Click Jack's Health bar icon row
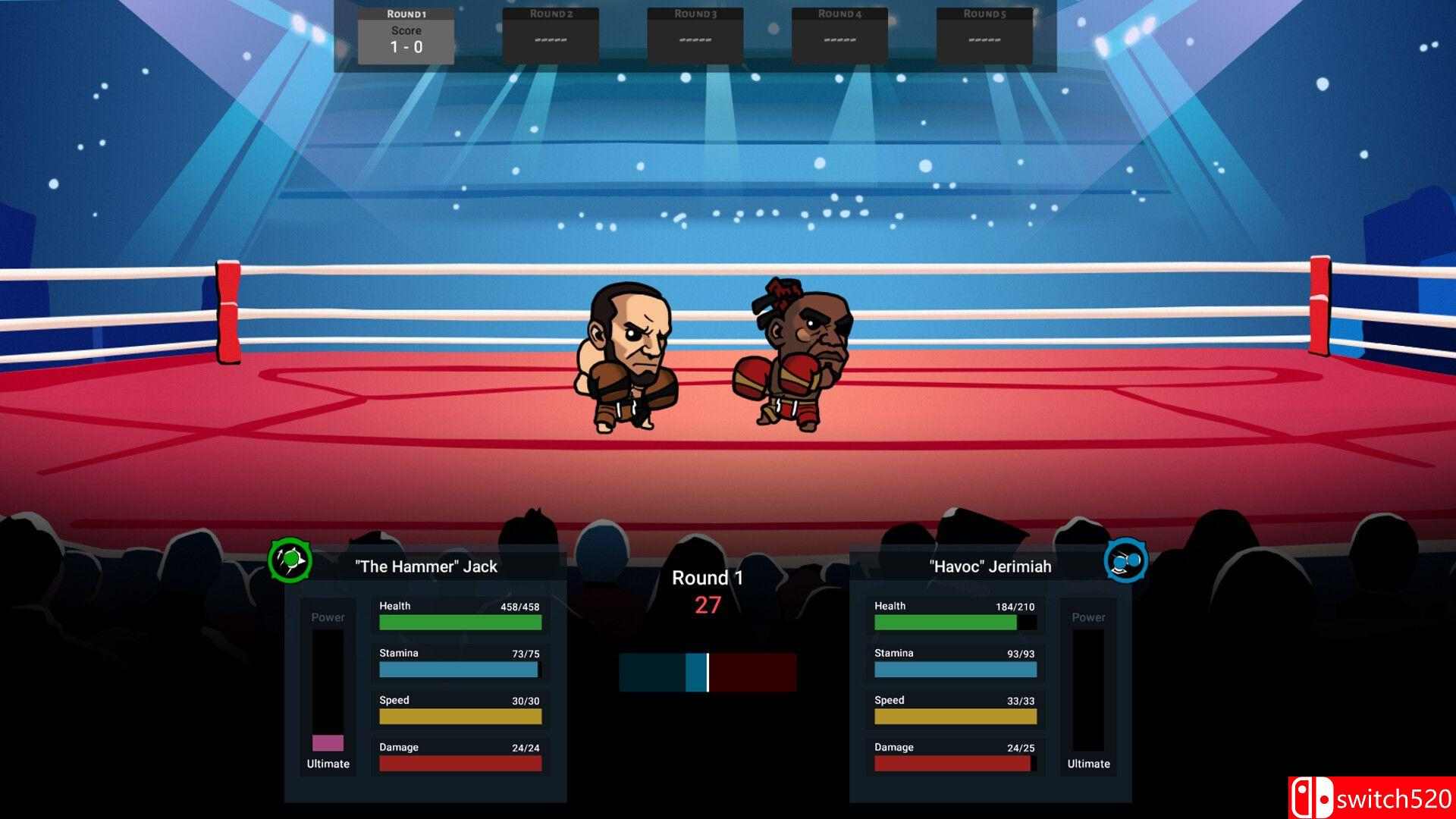The image size is (1456, 819). click(x=459, y=614)
